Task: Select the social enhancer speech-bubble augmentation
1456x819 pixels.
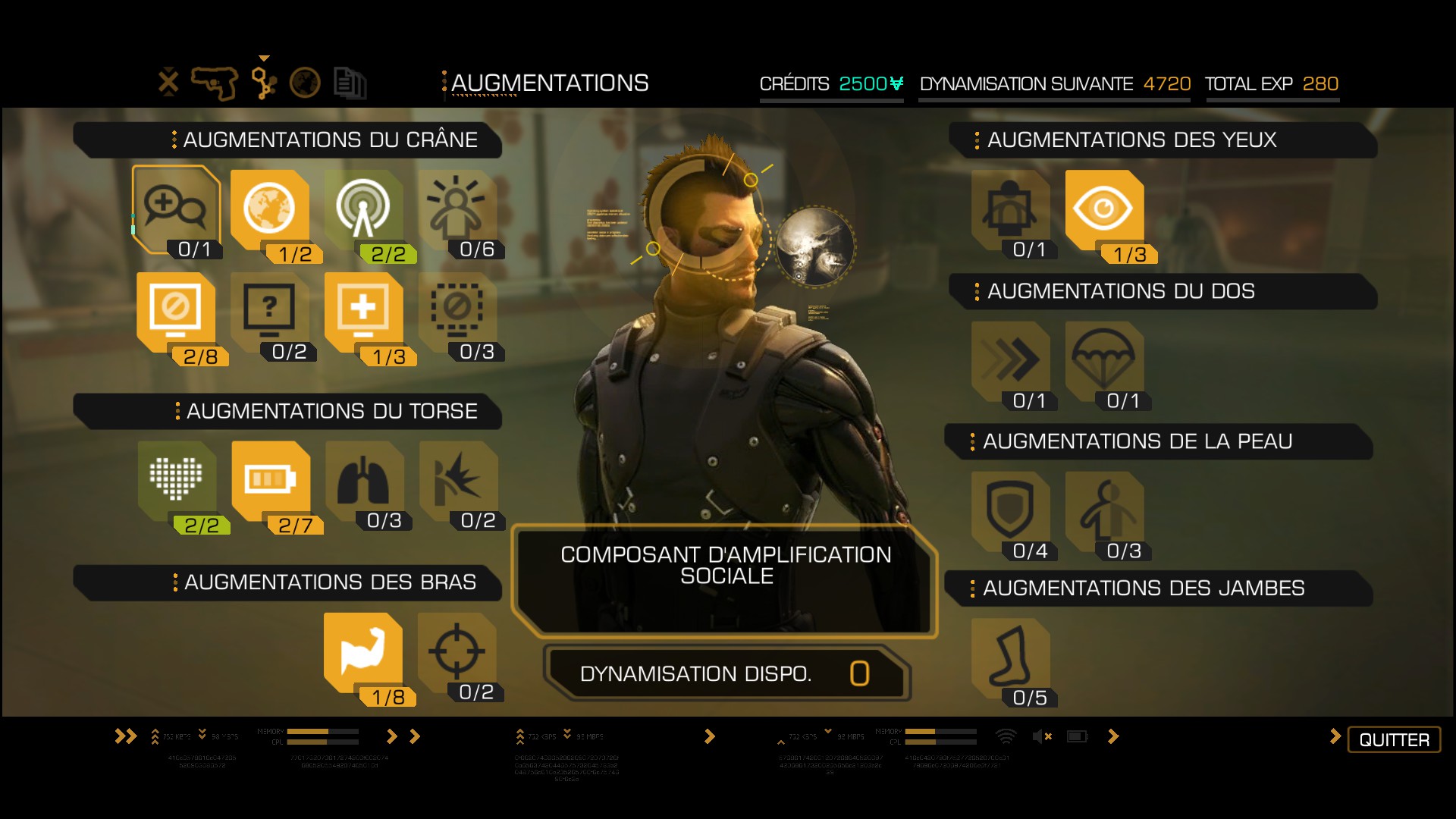Action: [176, 208]
